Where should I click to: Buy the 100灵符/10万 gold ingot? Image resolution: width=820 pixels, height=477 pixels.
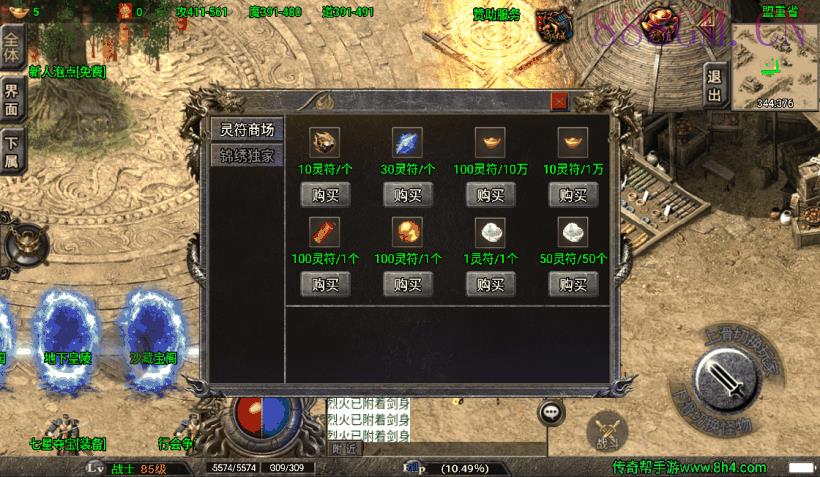489,194
